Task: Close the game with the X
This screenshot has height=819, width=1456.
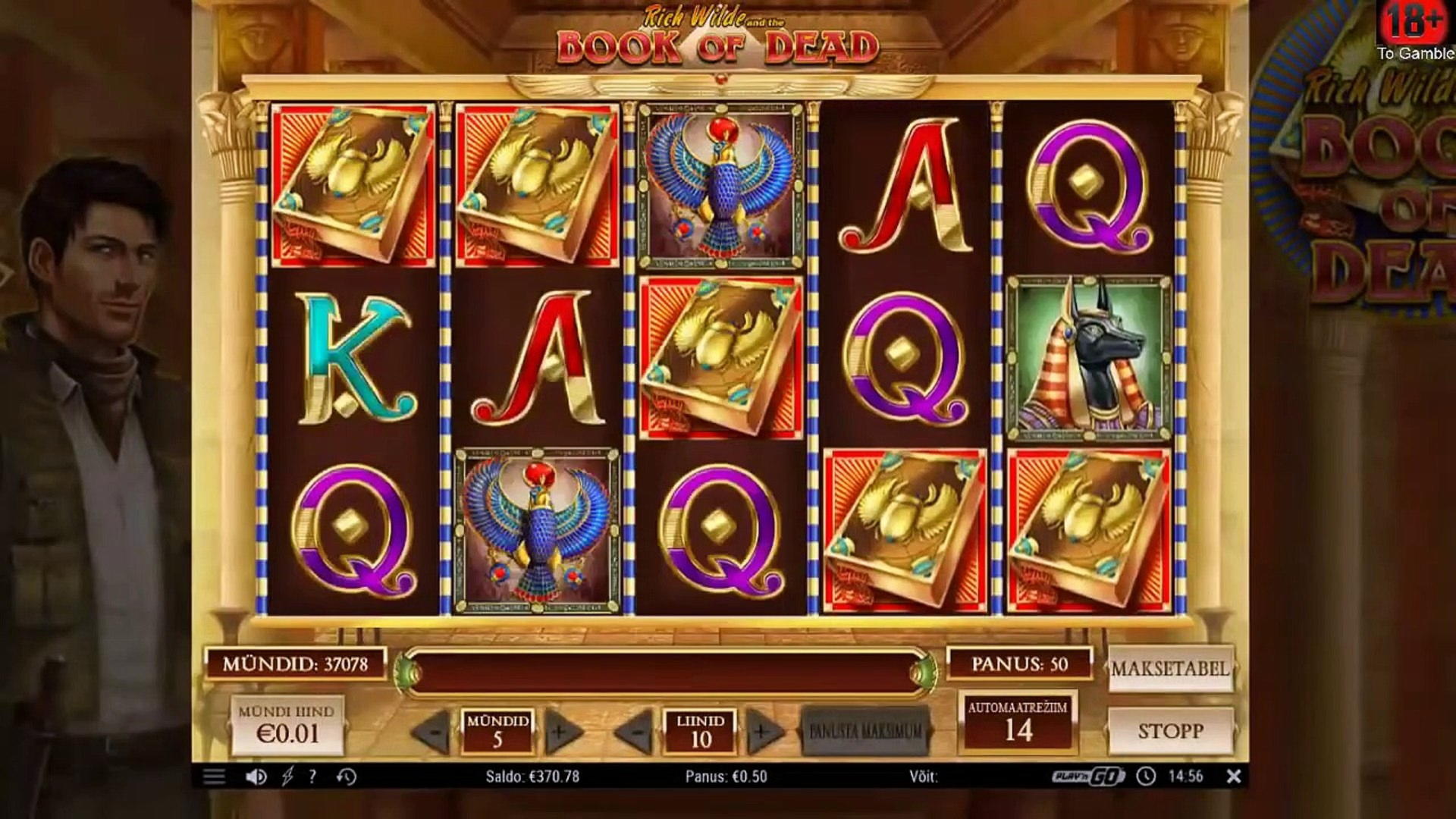Action: click(x=1234, y=777)
